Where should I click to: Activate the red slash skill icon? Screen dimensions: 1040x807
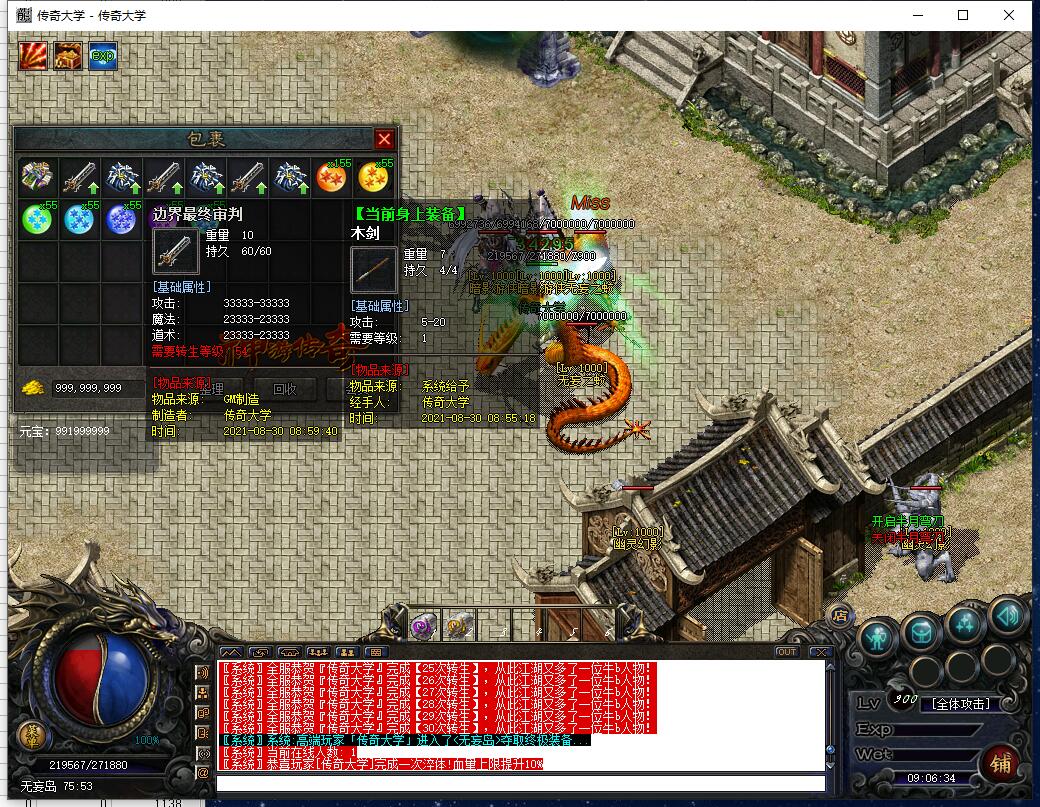34,56
